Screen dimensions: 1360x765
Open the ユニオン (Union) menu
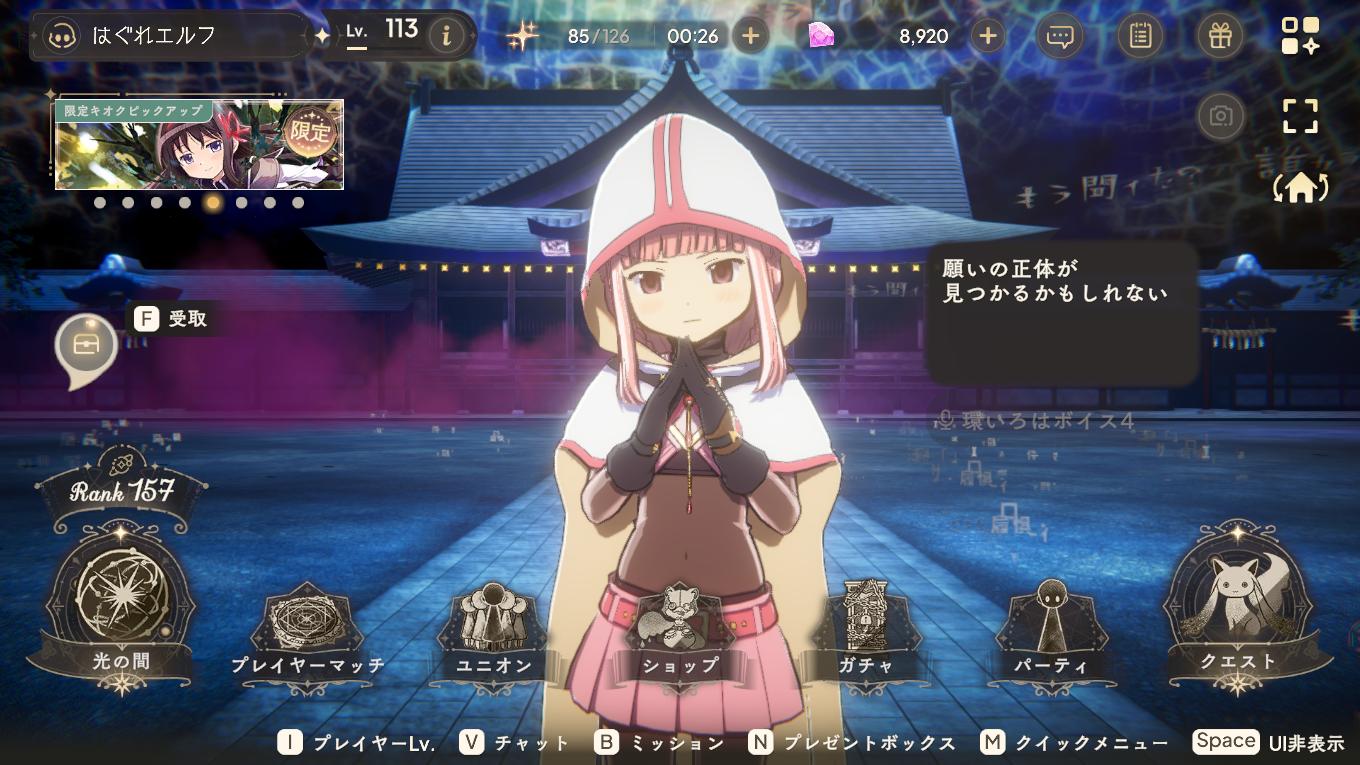(x=493, y=632)
